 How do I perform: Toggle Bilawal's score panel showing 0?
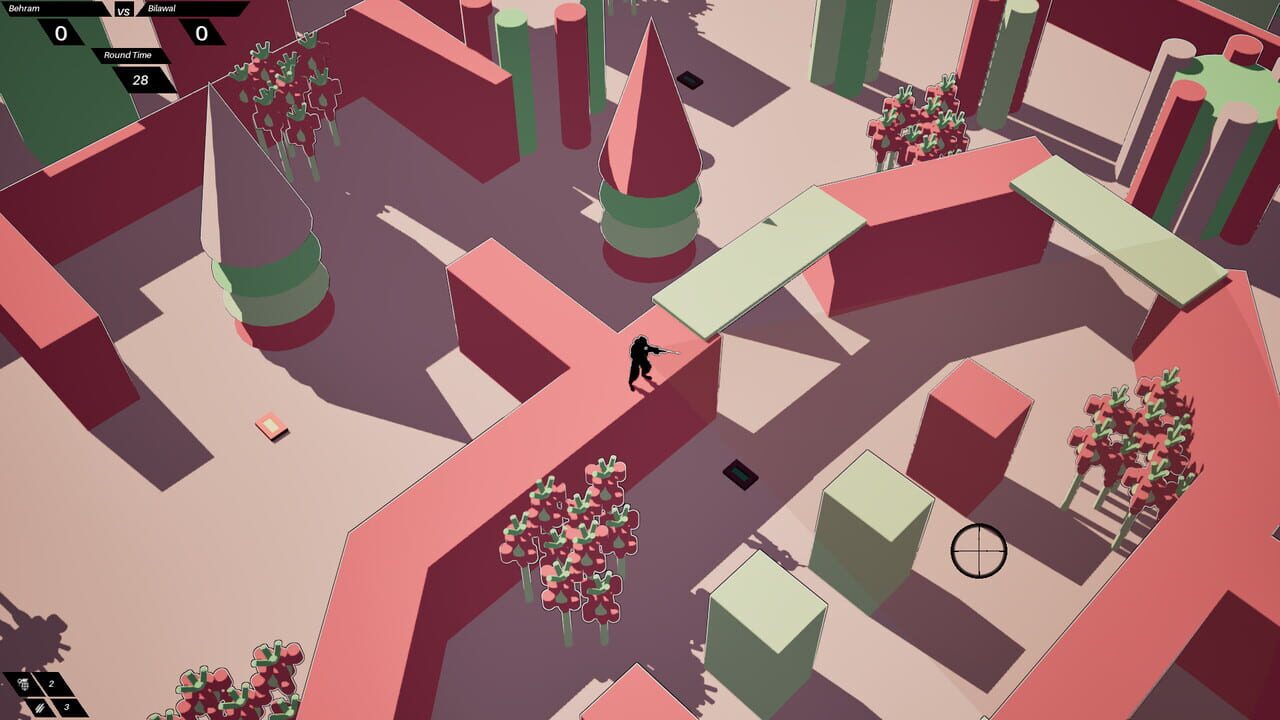coord(201,33)
